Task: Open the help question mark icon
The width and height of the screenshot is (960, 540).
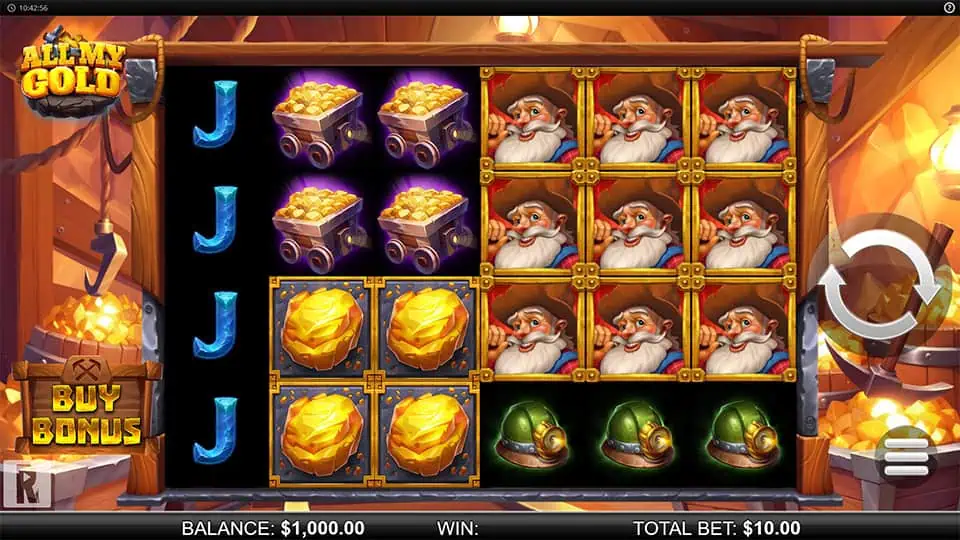Action: point(948,7)
